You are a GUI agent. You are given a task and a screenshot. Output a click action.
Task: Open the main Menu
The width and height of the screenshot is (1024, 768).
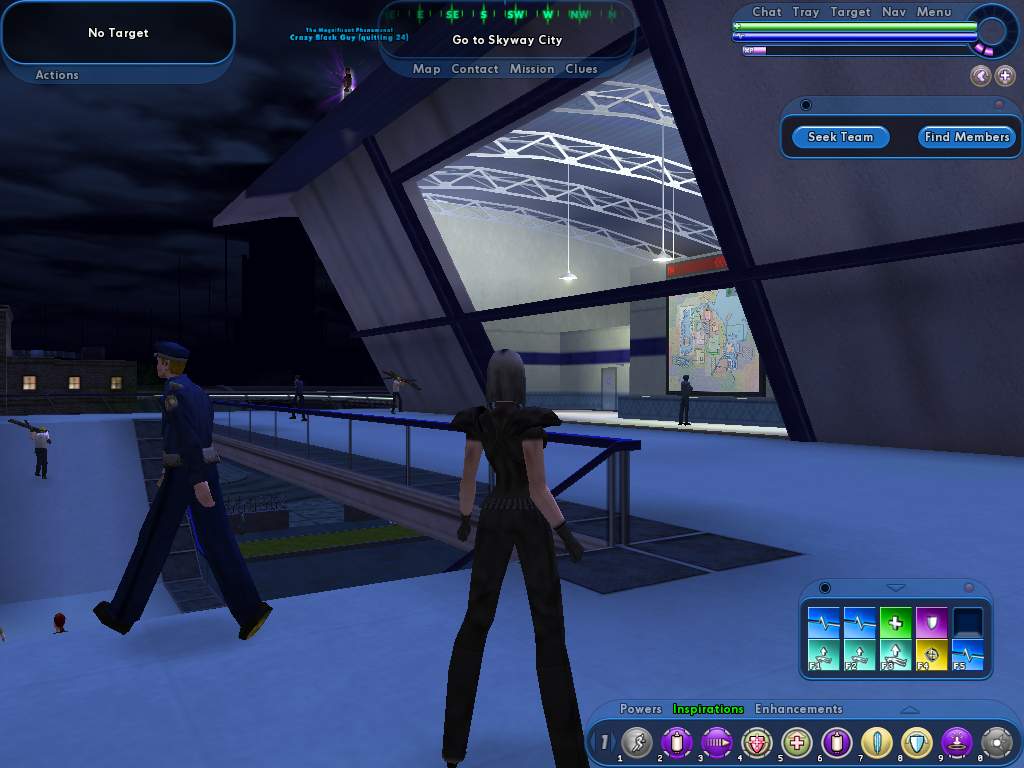pos(934,12)
